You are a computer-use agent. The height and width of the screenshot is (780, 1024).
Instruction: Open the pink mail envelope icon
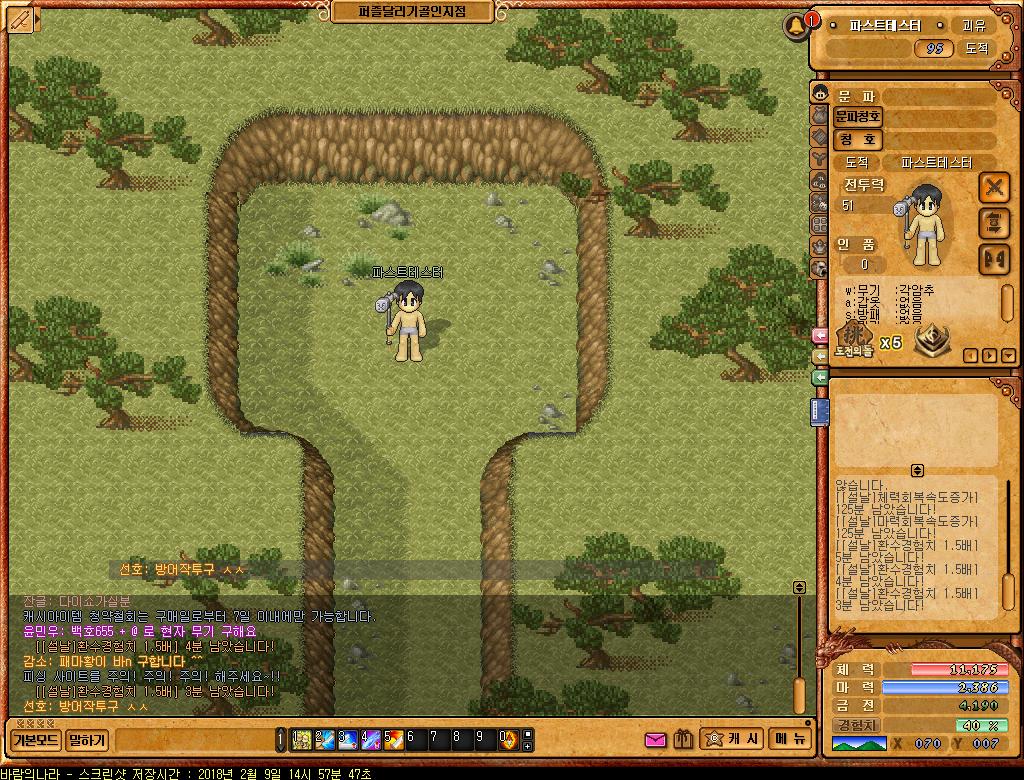pos(656,740)
